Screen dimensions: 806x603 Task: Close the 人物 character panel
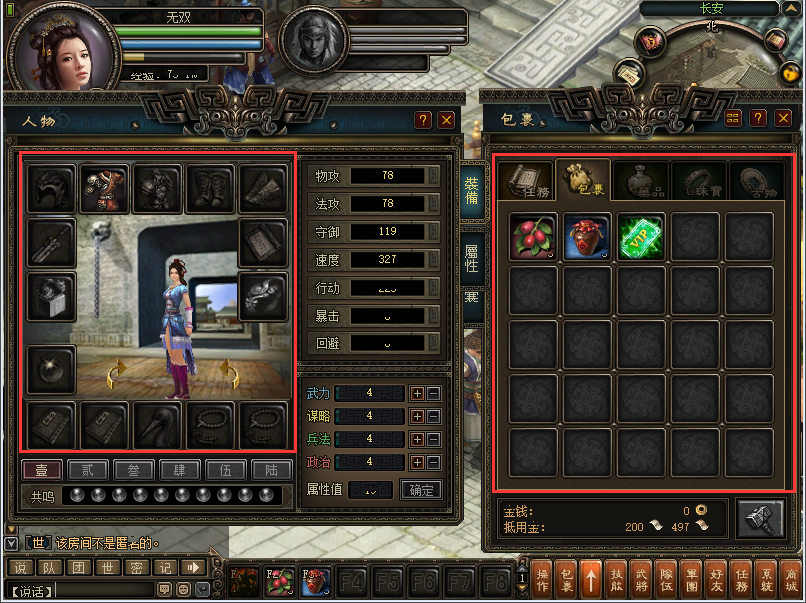click(446, 120)
